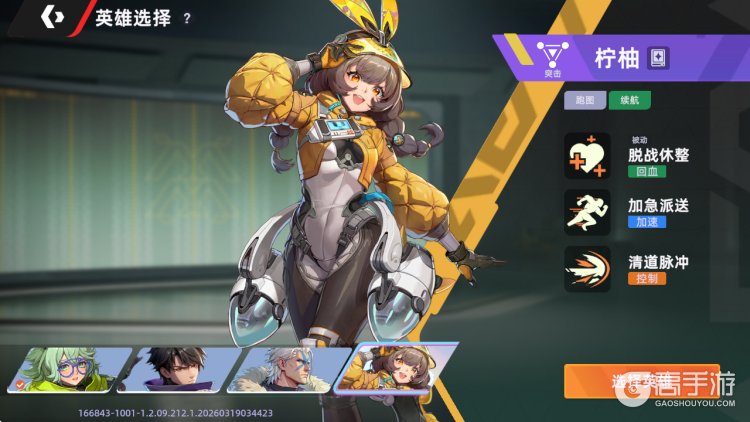Screen dimensions: 750x422
Task: Open the info card icon beside 柠柚
Action: (658, 57)
